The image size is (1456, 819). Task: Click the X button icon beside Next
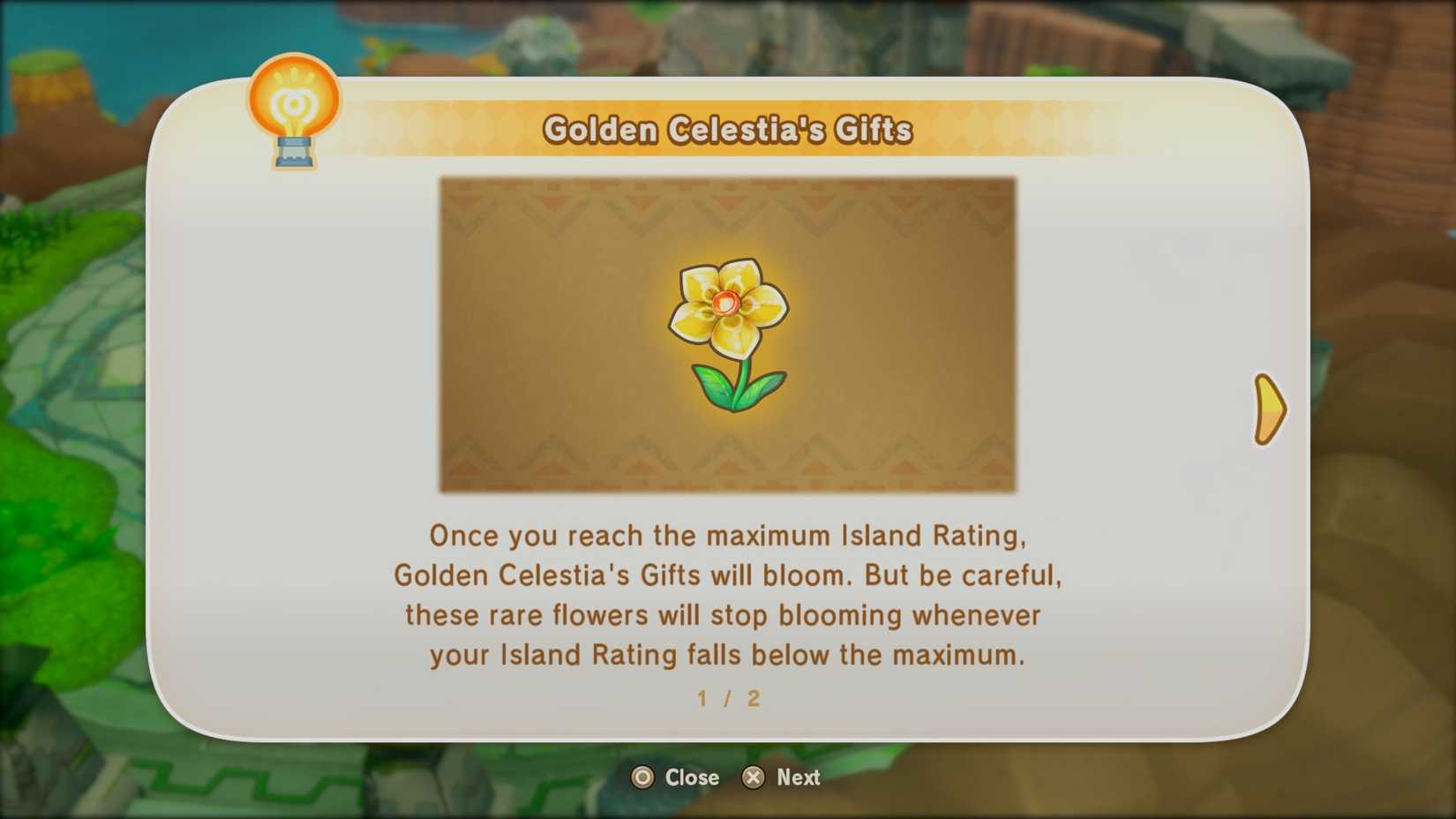pos(754,778)
